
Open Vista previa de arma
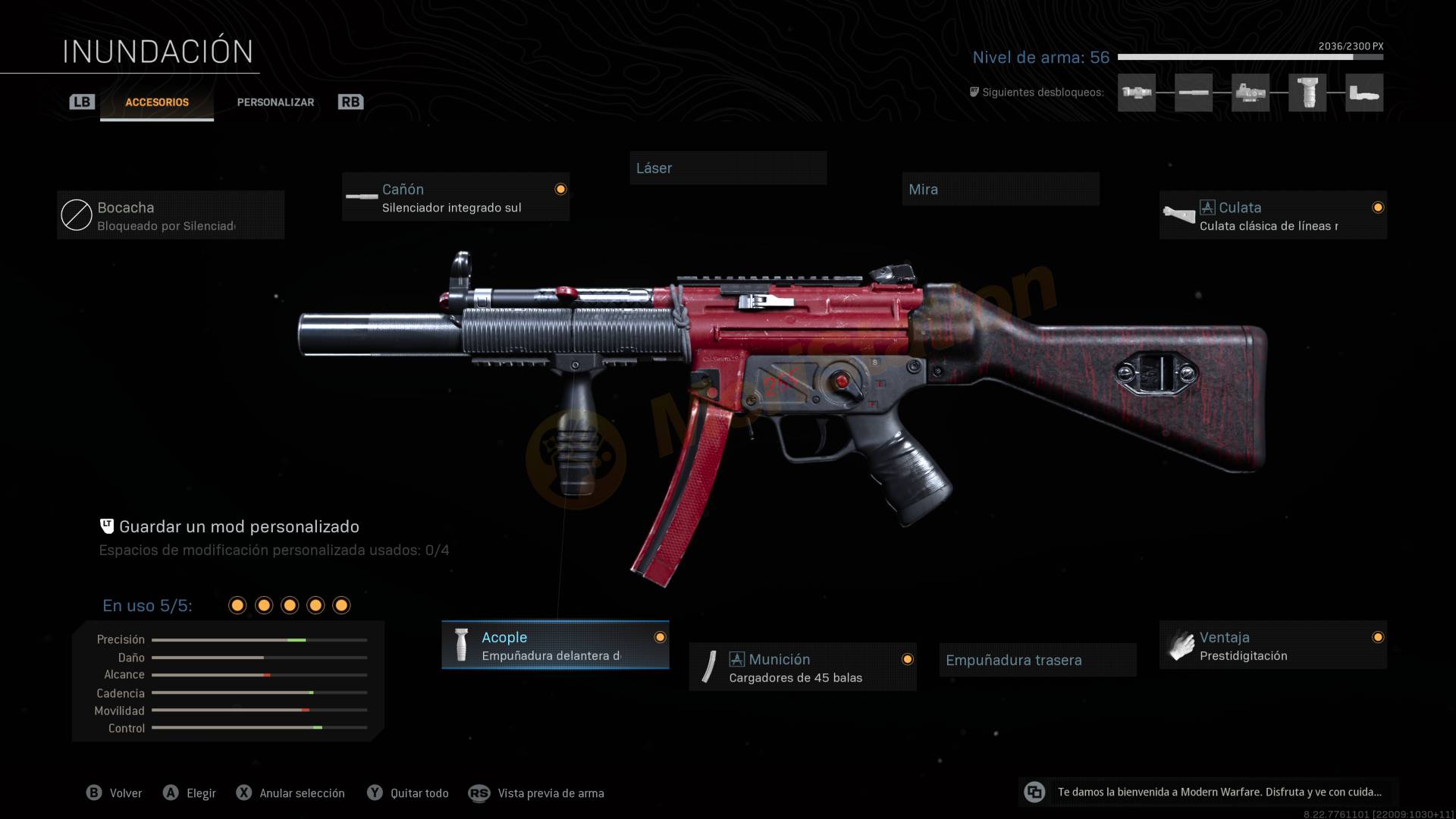pos(537,793)
